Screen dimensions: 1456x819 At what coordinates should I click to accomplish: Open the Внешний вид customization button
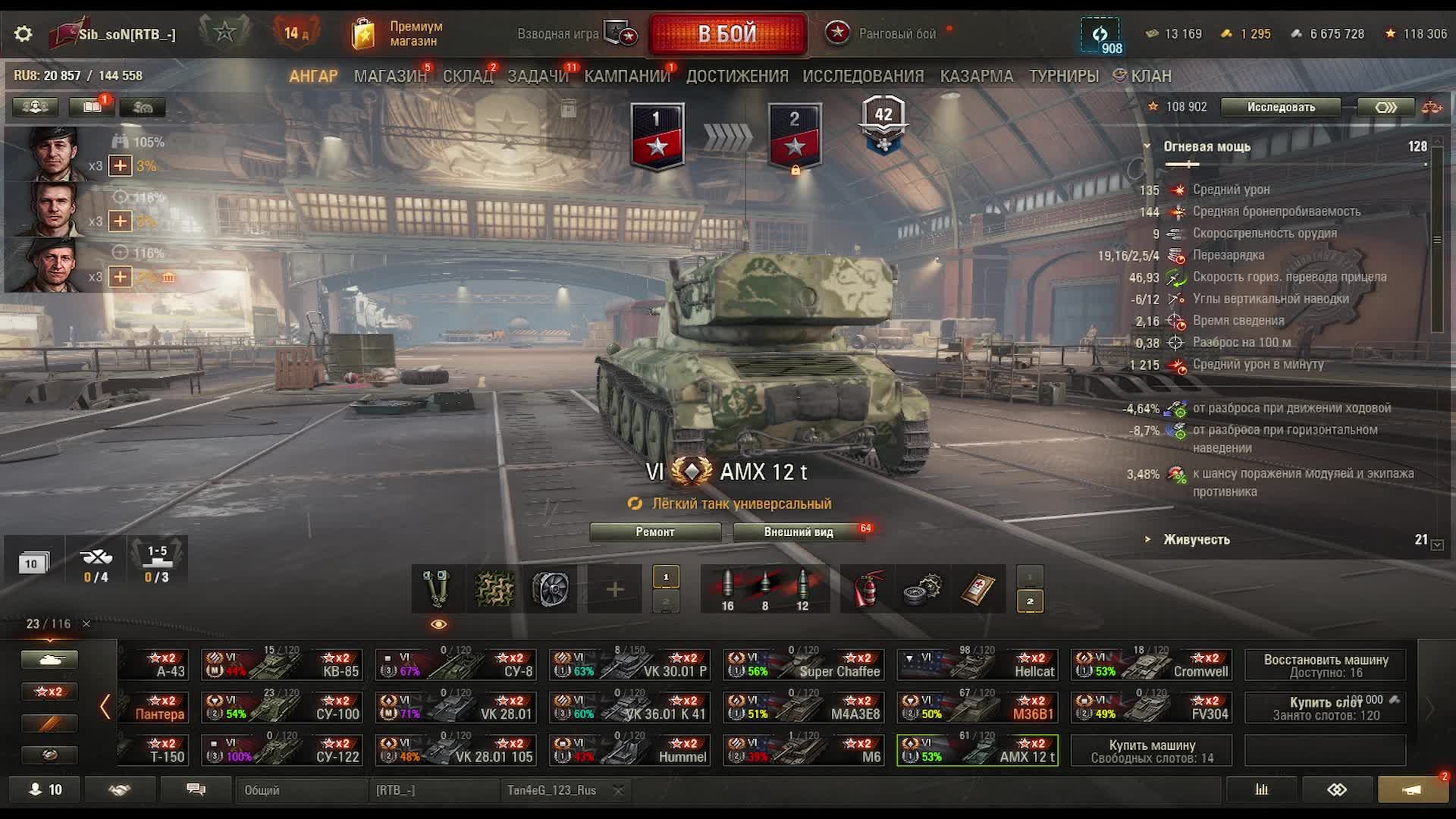pyautogui.click(x=799, y=532)
